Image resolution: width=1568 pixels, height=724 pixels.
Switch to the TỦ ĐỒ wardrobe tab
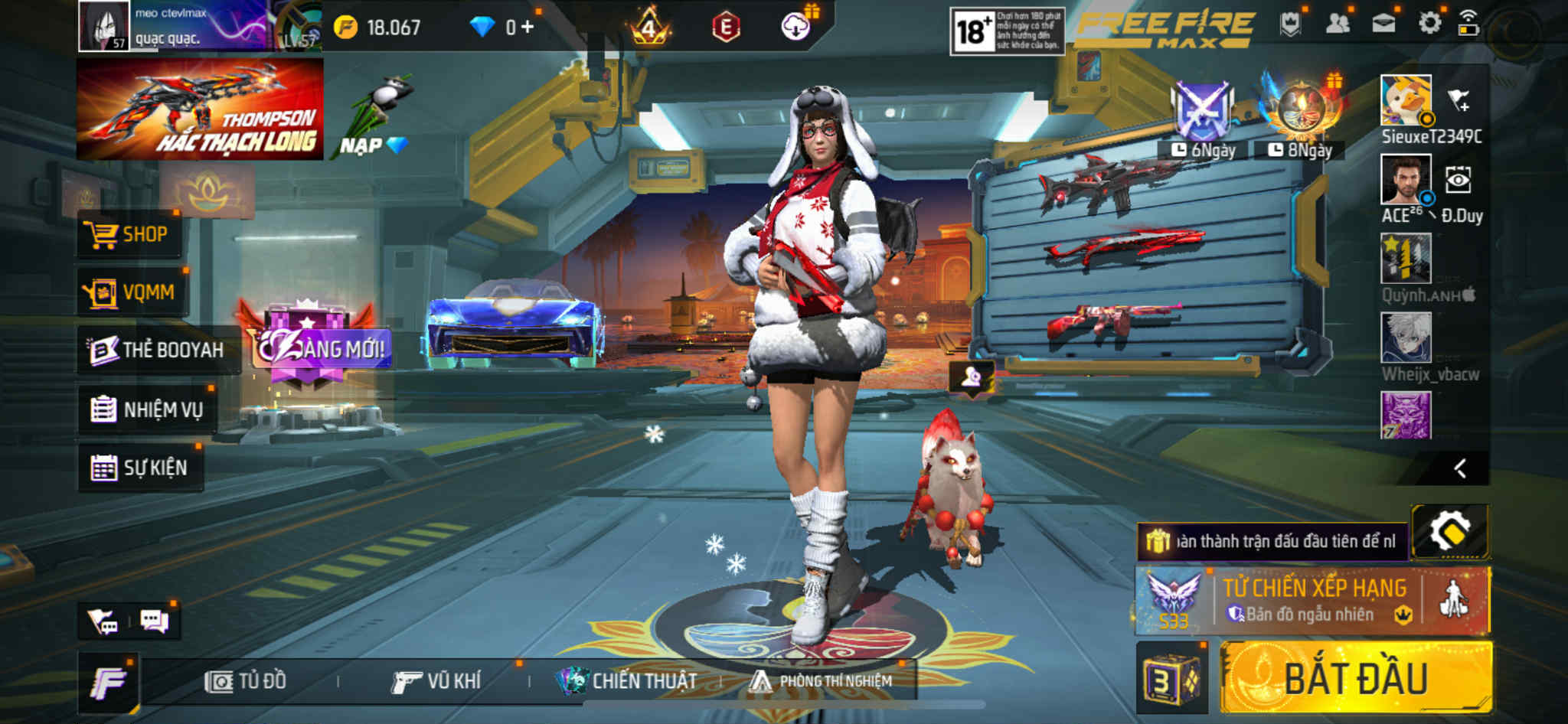point(246,681)
